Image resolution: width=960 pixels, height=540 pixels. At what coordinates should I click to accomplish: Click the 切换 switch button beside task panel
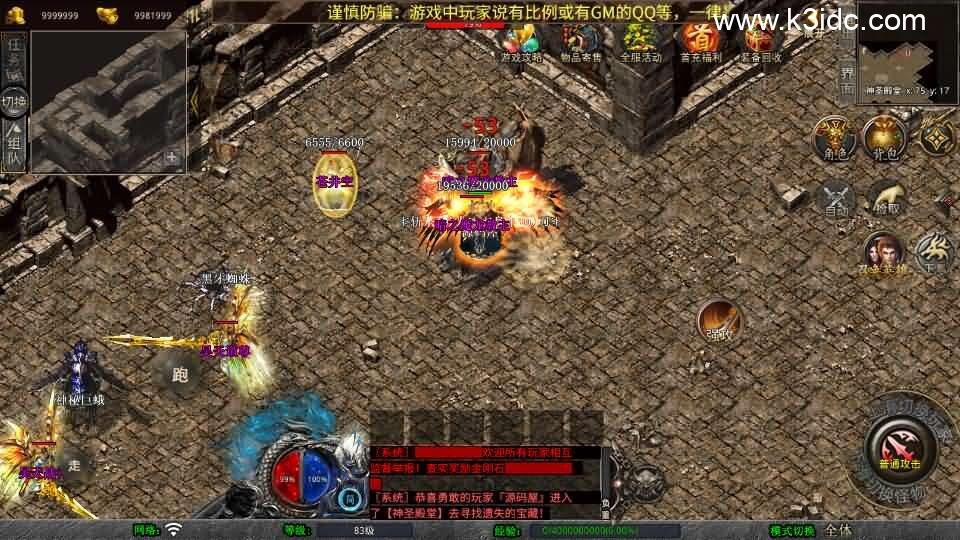click(14, 101)
